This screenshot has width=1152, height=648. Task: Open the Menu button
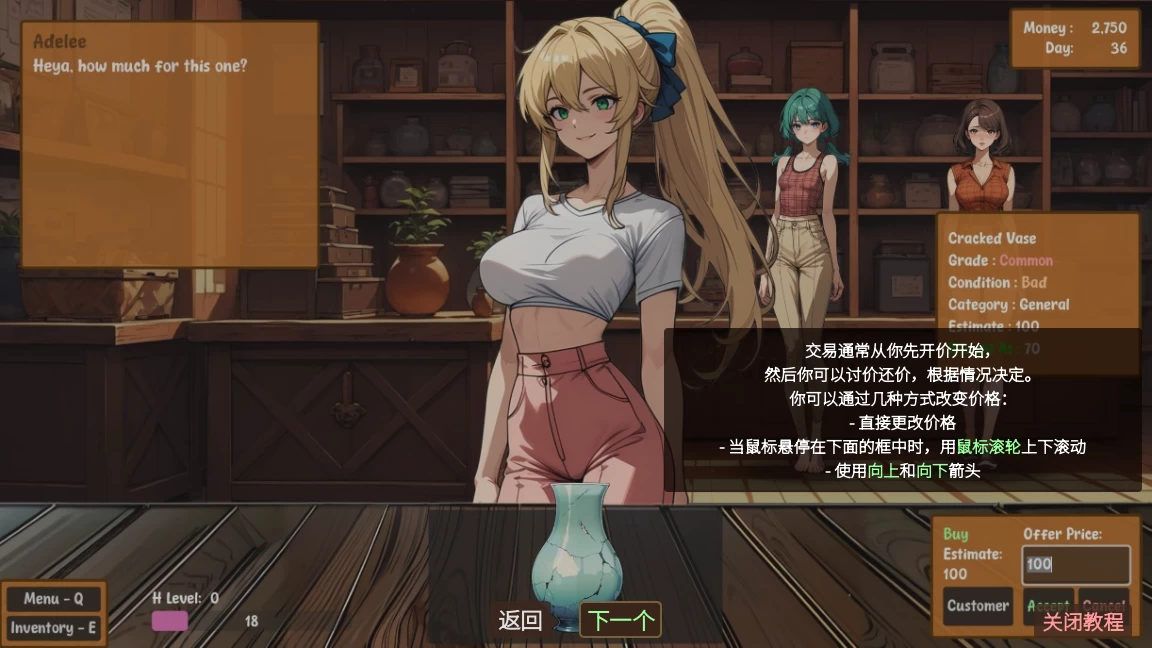(x=53, y=599)
